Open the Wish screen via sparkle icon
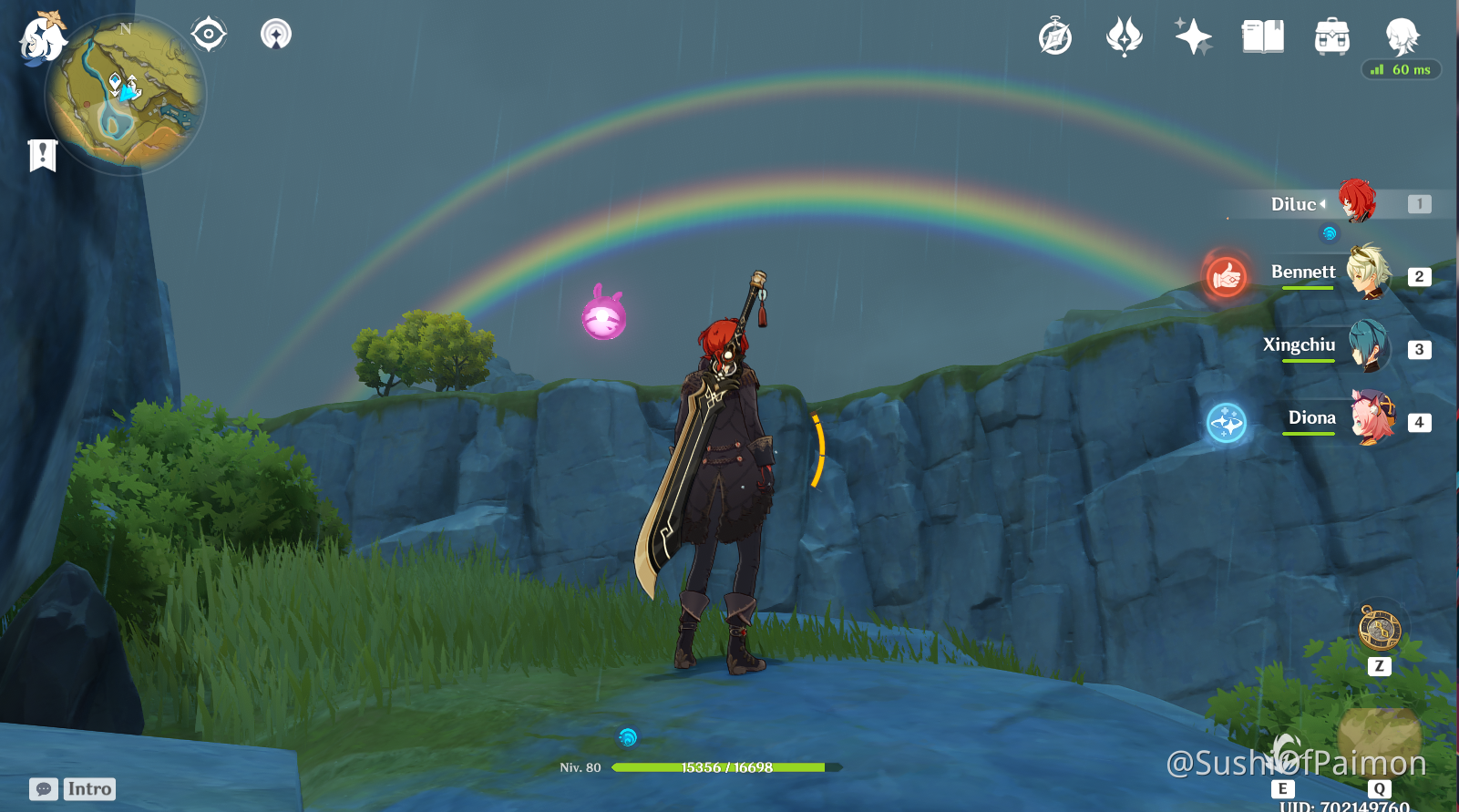 (1194, 36)
